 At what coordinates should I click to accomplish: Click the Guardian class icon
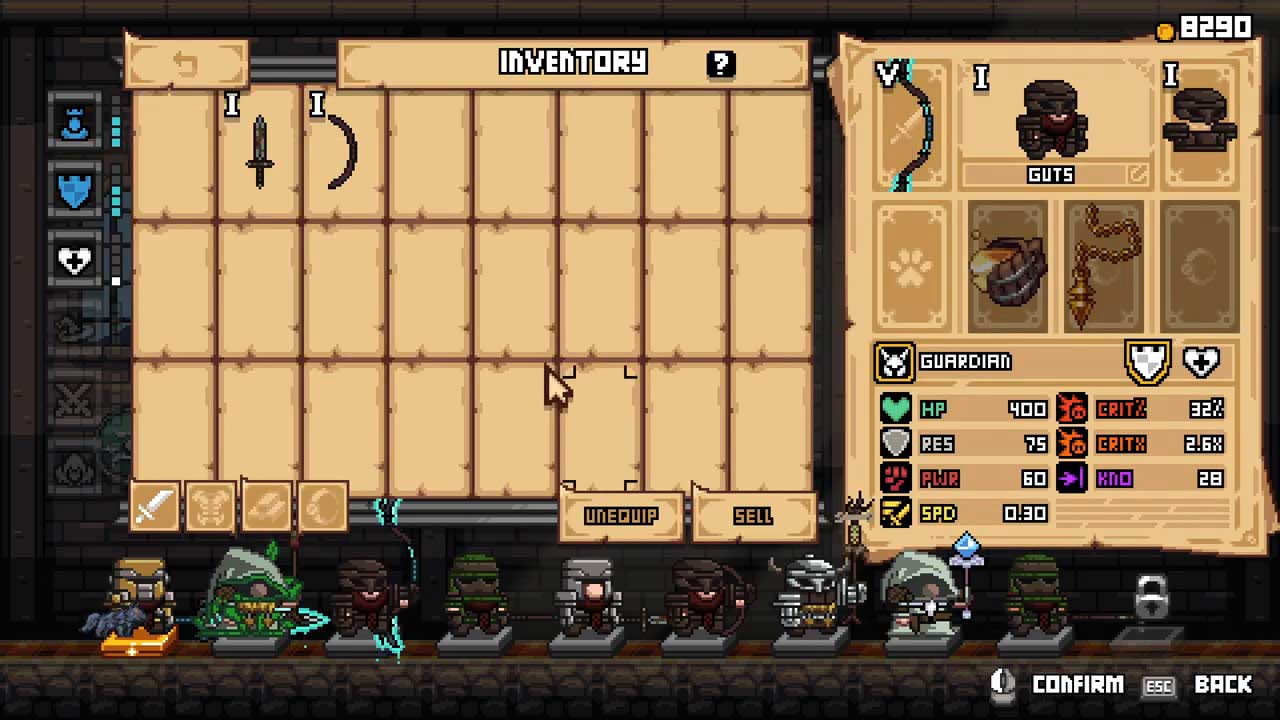[x=894, y=362]
